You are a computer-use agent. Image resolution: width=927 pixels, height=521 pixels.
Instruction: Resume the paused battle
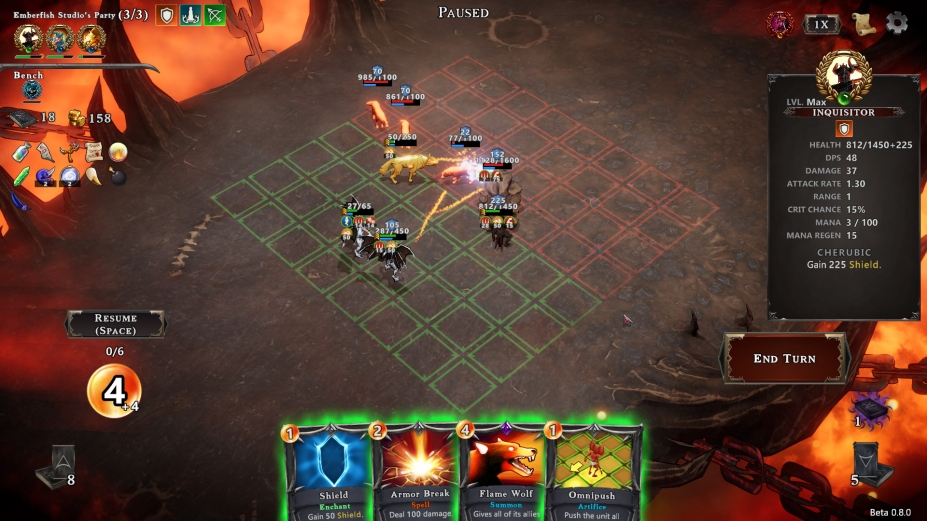115,324
